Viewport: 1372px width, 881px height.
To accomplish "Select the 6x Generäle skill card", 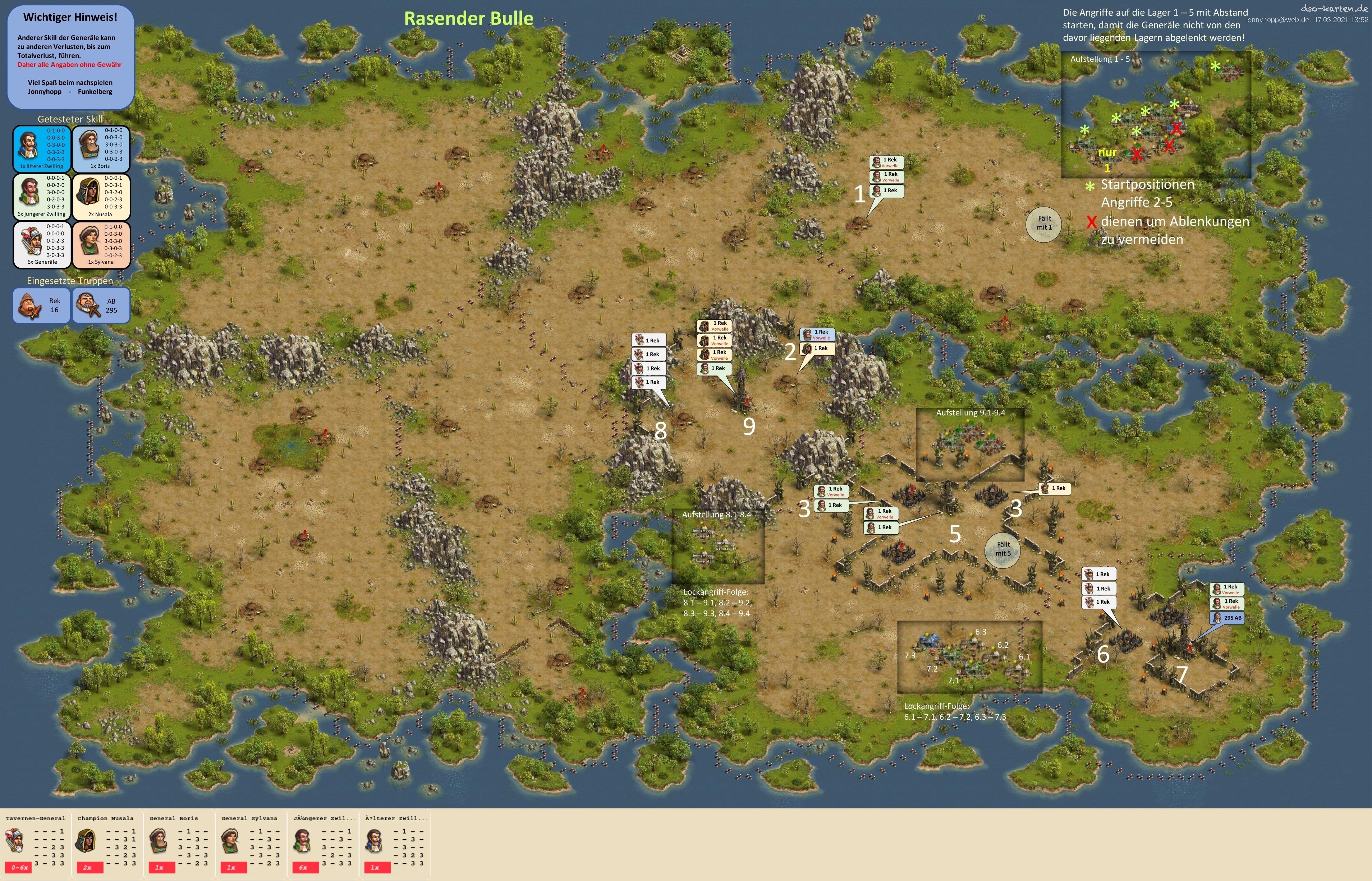I will click(x=42, y=245).
